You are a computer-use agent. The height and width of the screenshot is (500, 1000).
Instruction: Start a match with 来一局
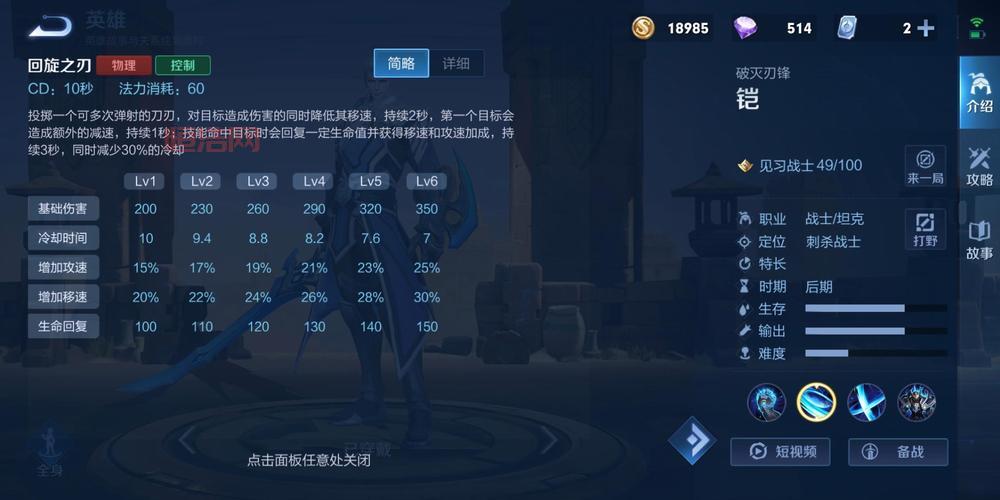pos(925,165)
